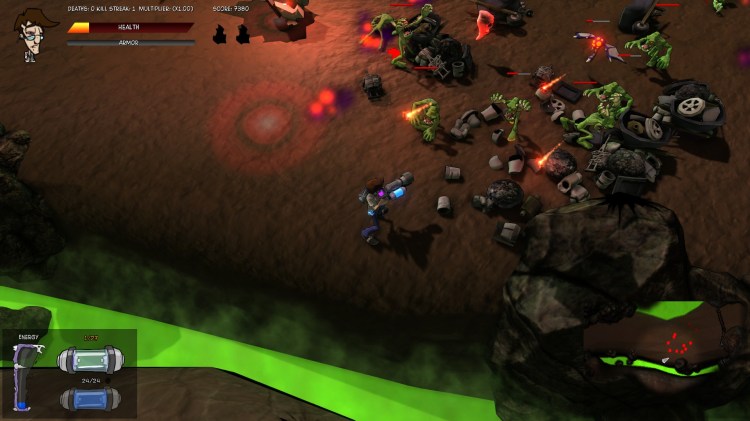Select the green ammo canister
The height and width of the screenshot is (421, 750).
(x=90, y=360)
